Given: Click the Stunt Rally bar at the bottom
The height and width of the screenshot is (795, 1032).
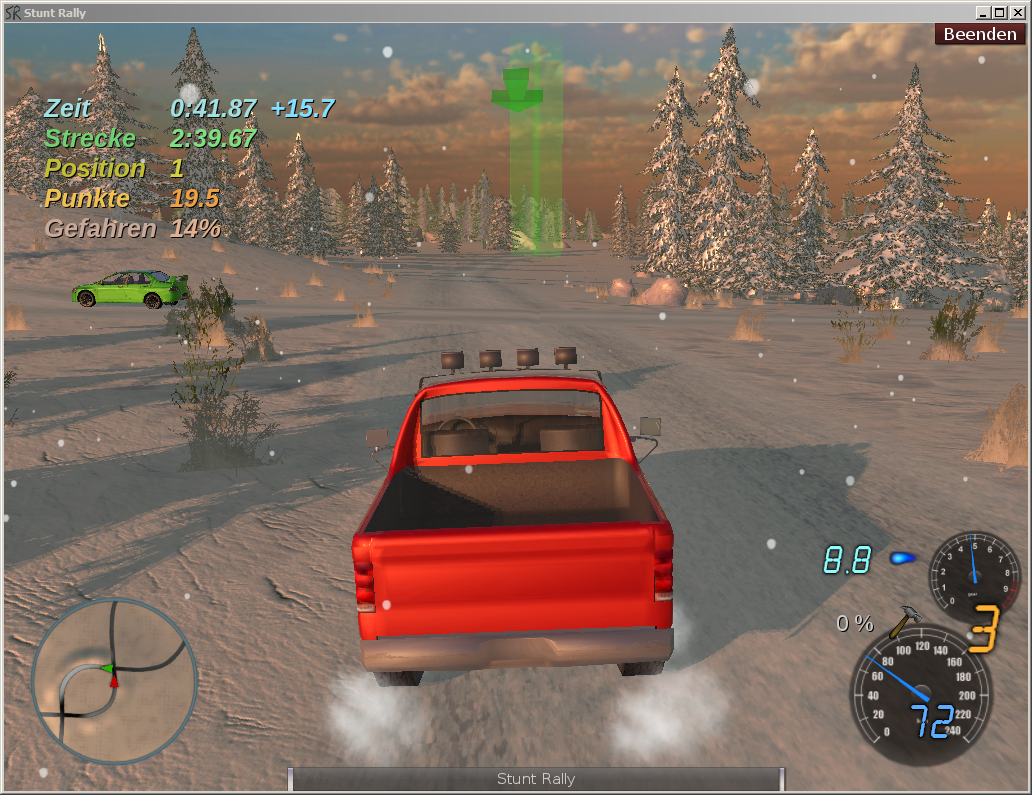Looking at the screenshot, I should click(536, 779).
